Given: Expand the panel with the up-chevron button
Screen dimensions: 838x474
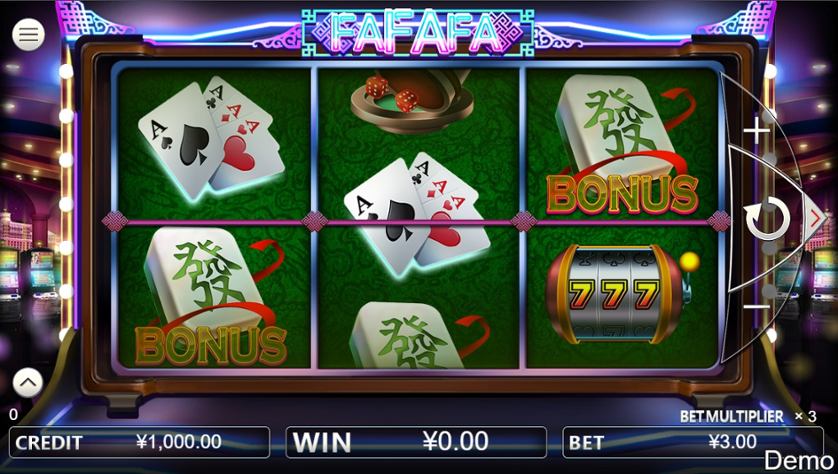Looking at the screenshot, I should pos(28,381).
